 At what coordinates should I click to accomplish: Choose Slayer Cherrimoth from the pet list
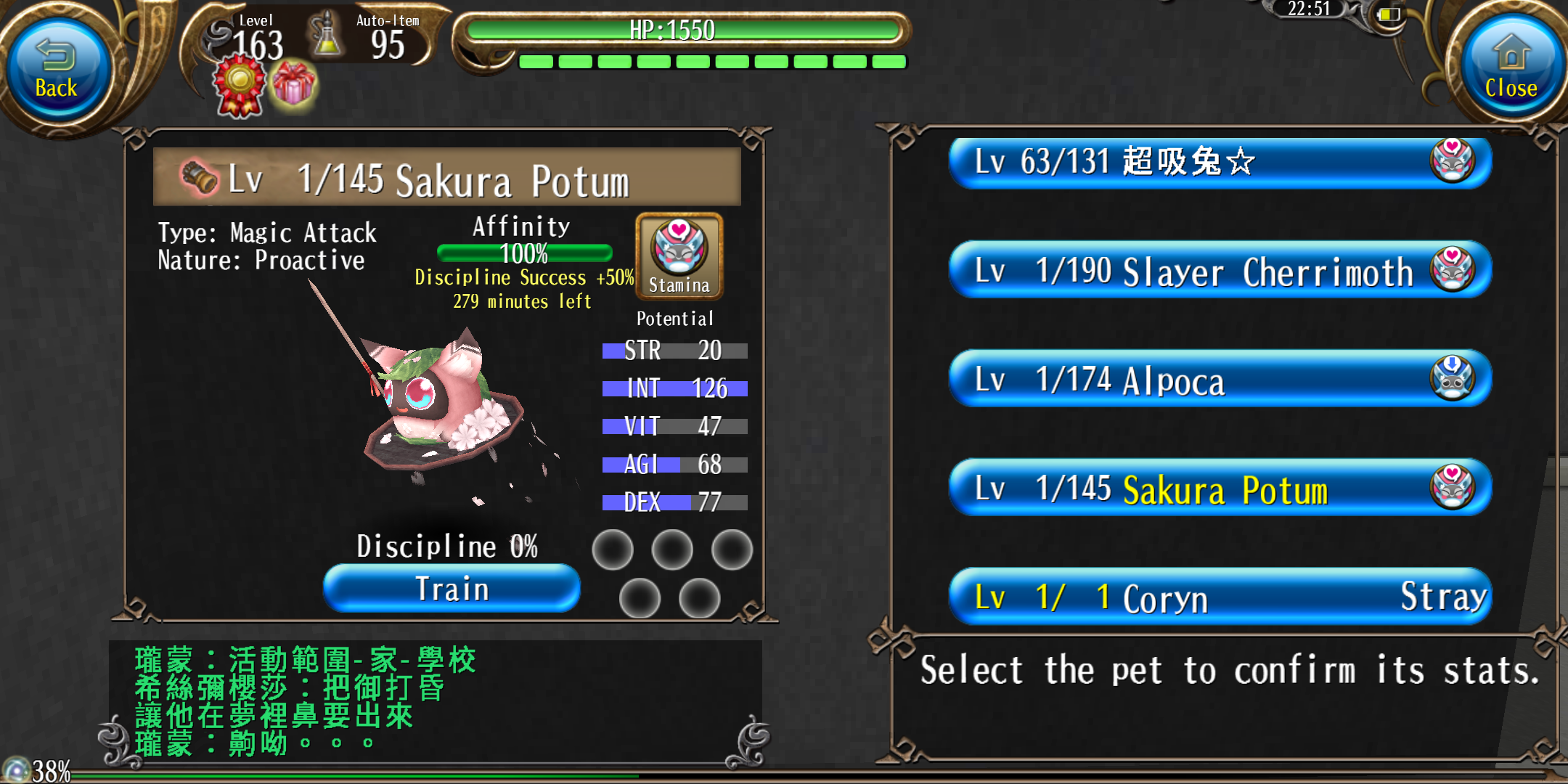pos(1220,271)
